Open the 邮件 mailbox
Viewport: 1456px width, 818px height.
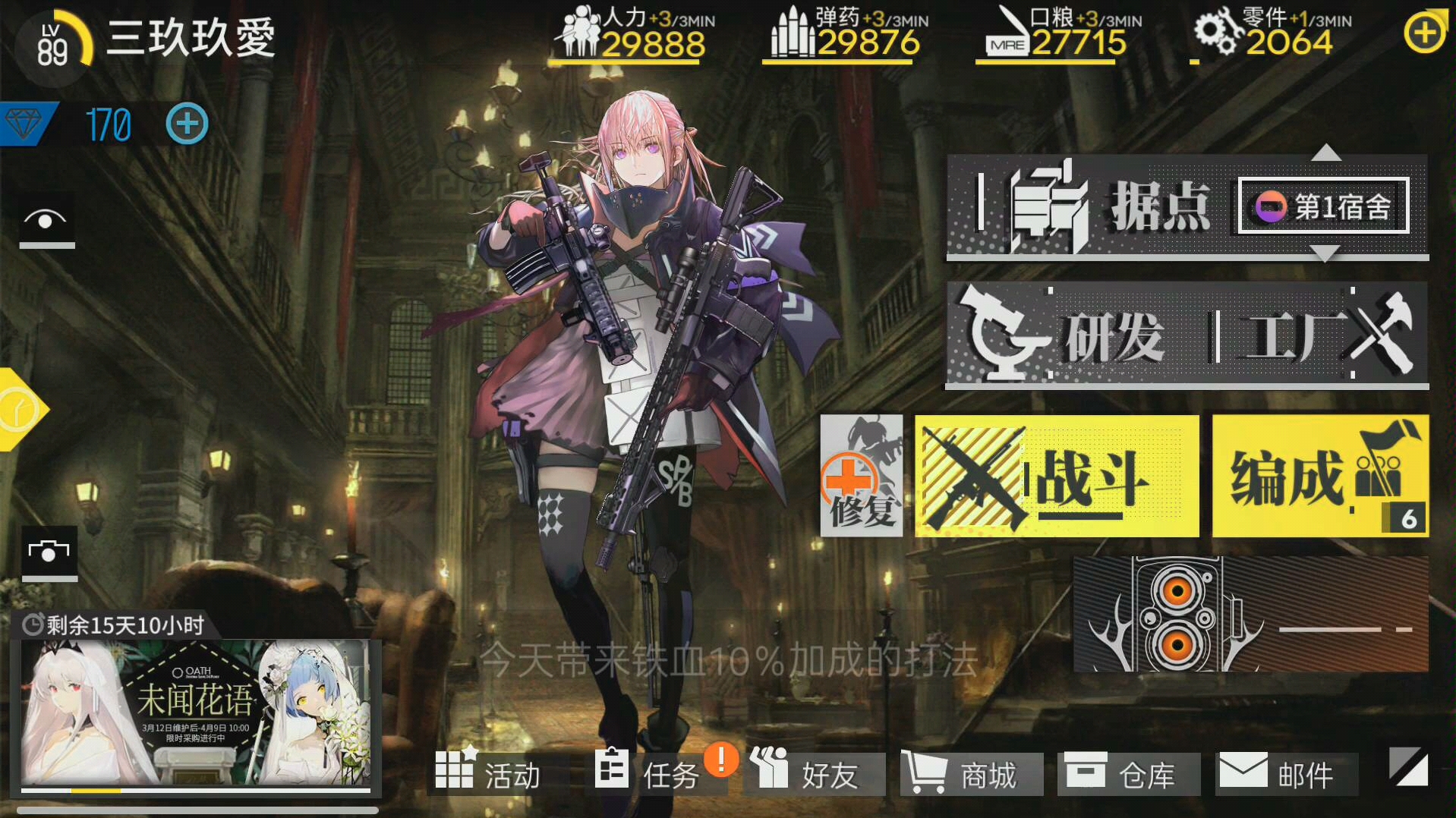[1287, 772]
